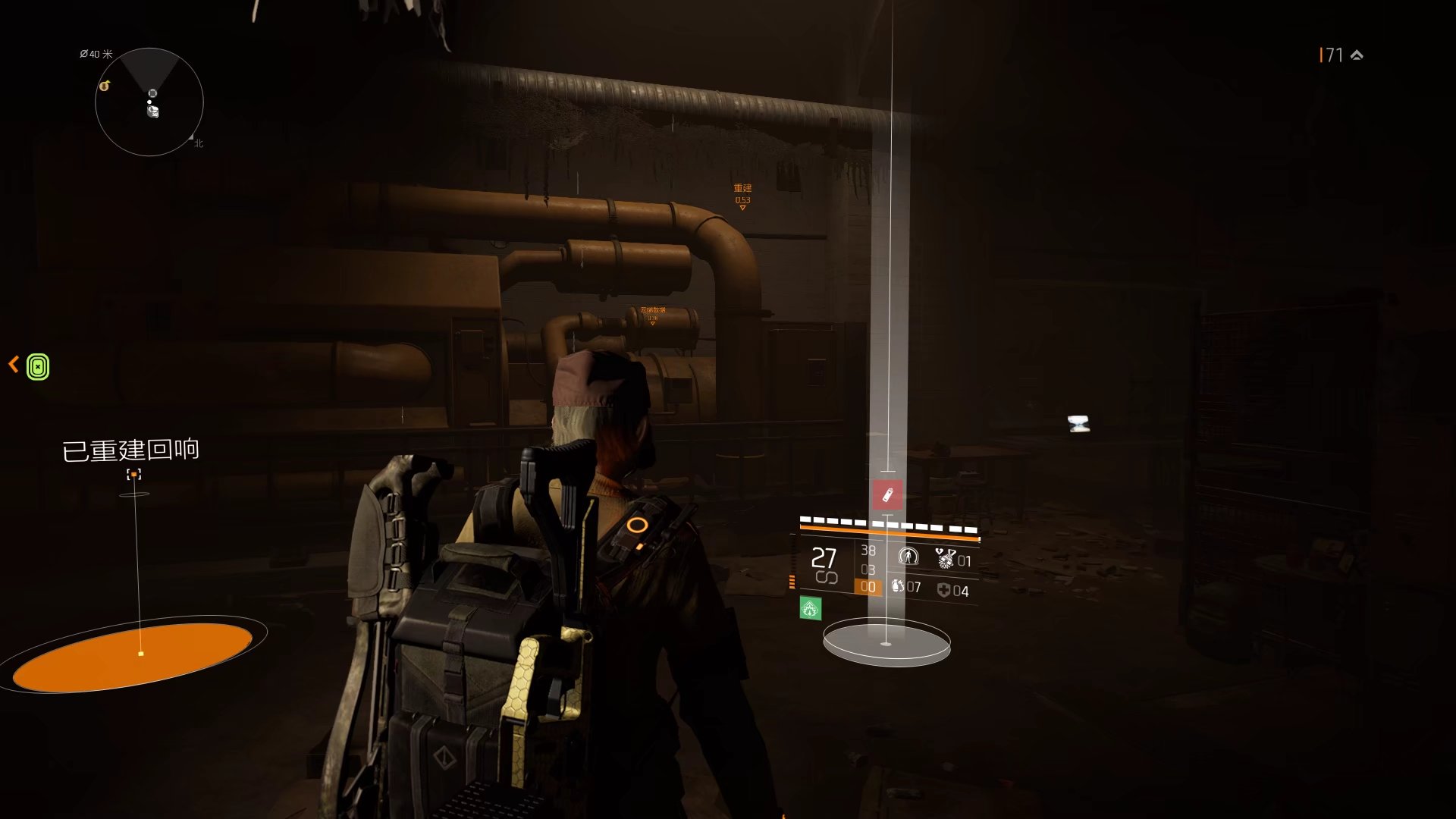Select the yellow marker on the minimap
The height and width of the screenshot is (819, 1456).
[x=105, y=86]
